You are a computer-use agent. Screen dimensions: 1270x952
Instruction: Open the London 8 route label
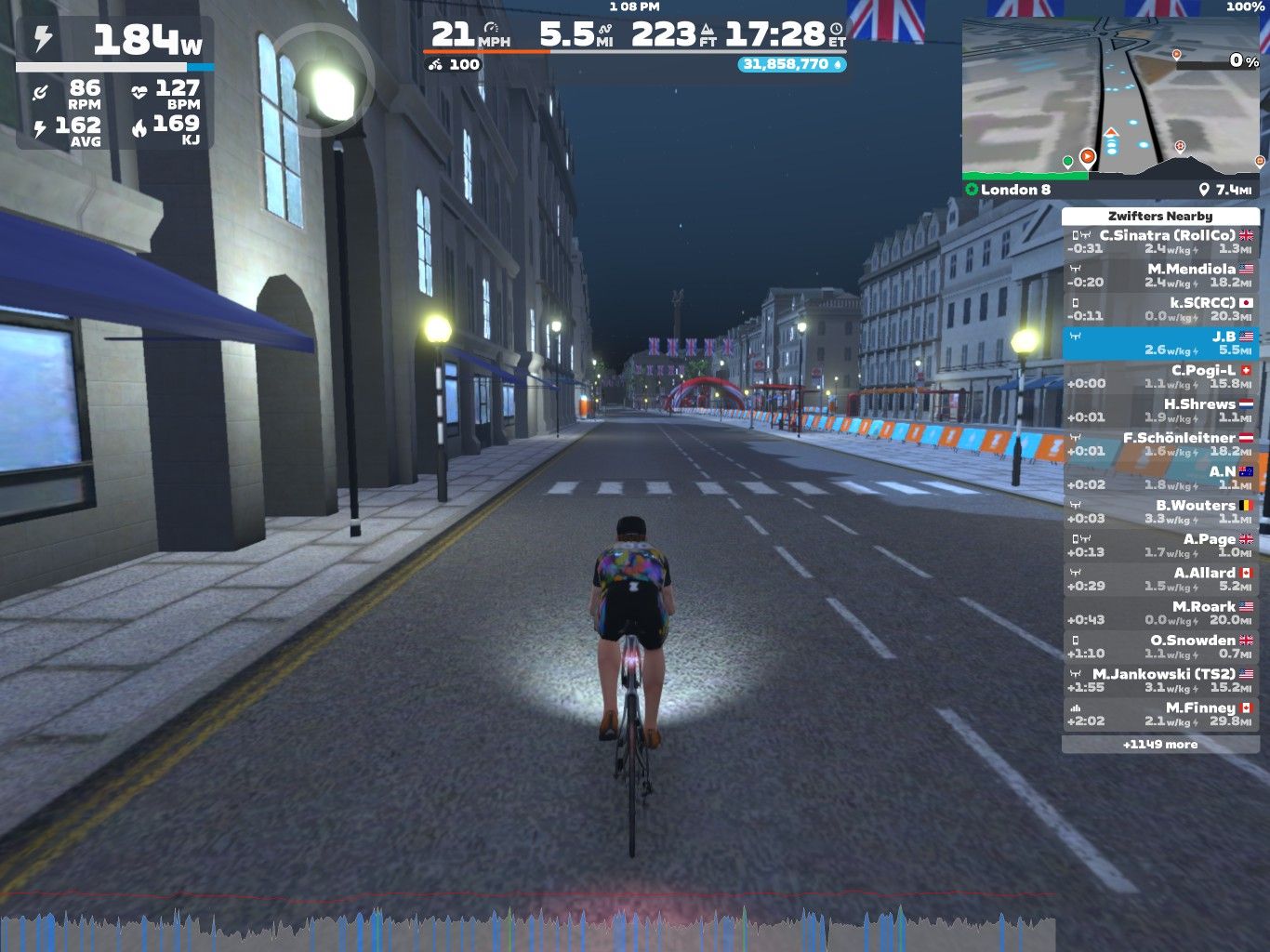(1015, 190)
